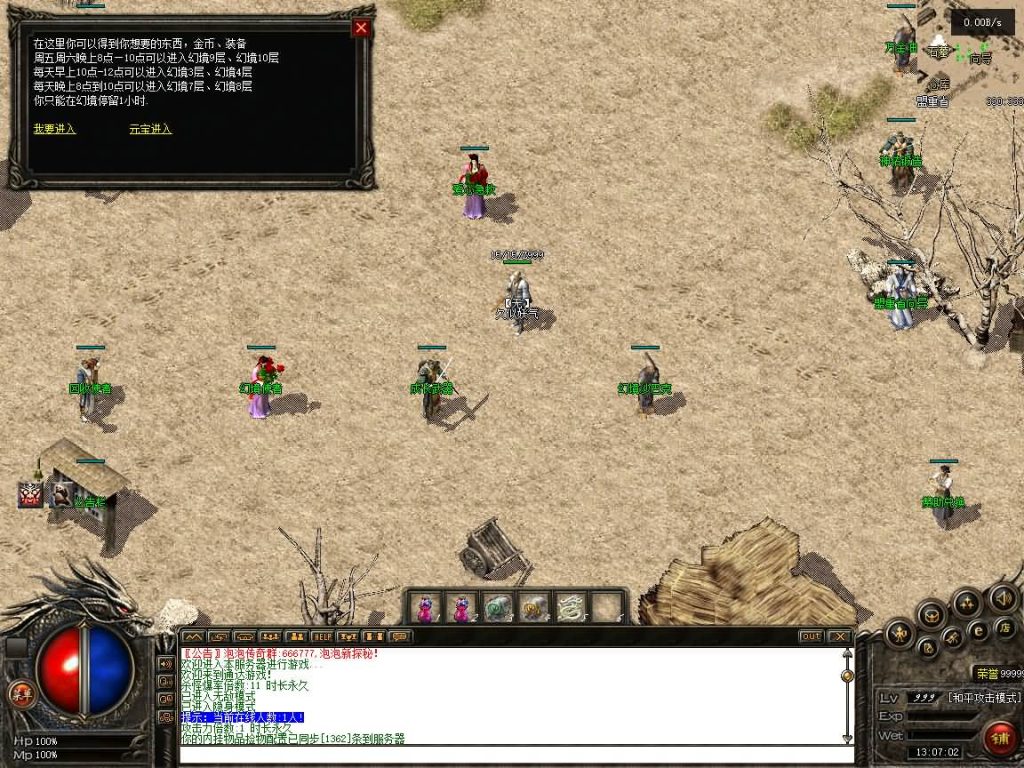This screenshot has height=768, width=1024.
Task: Click the round 'e' button
Action: pyautogui.click(x=979, y=628)
